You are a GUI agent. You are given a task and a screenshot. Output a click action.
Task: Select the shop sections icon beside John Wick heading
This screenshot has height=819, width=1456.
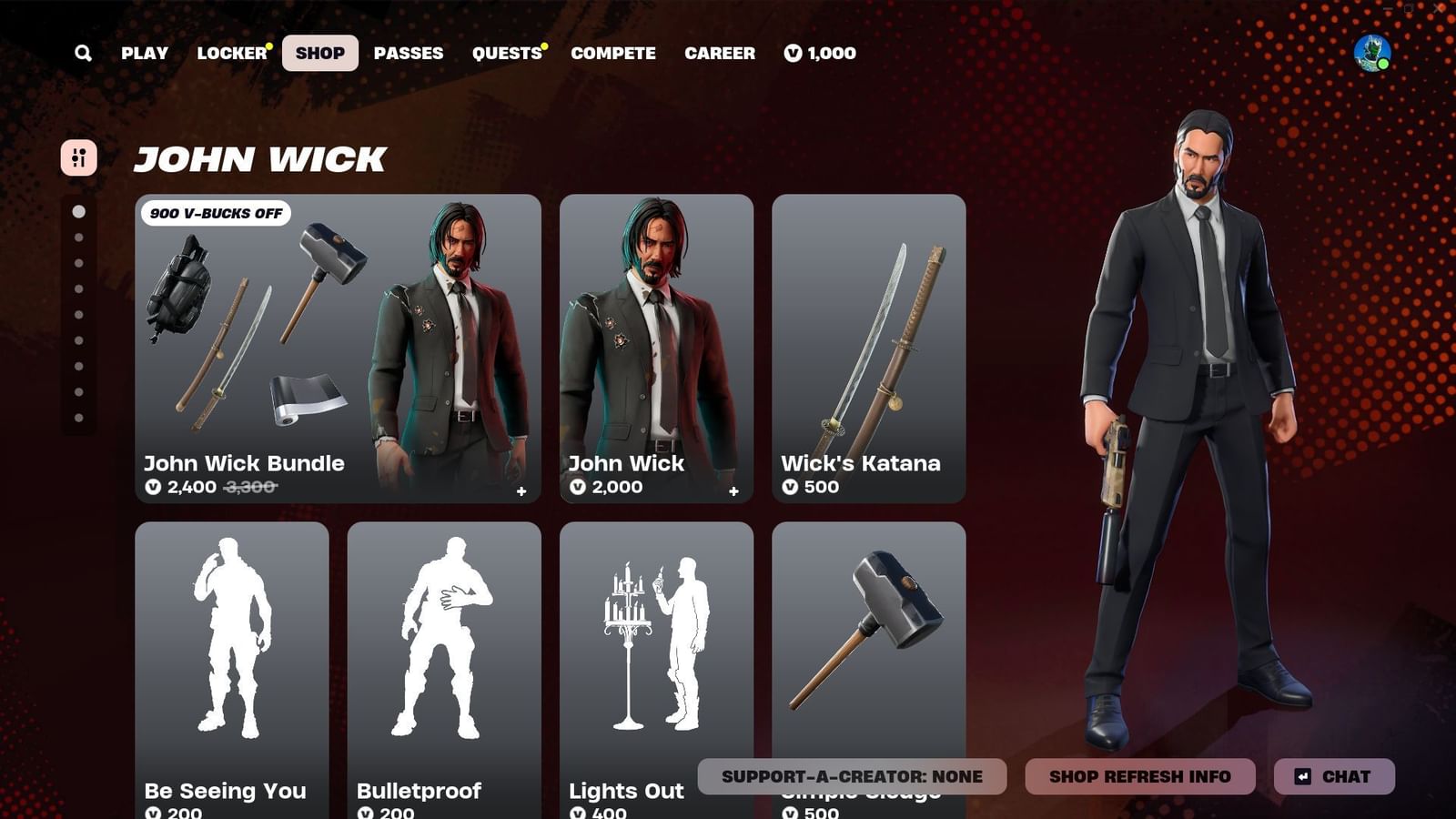click(80, 159)
